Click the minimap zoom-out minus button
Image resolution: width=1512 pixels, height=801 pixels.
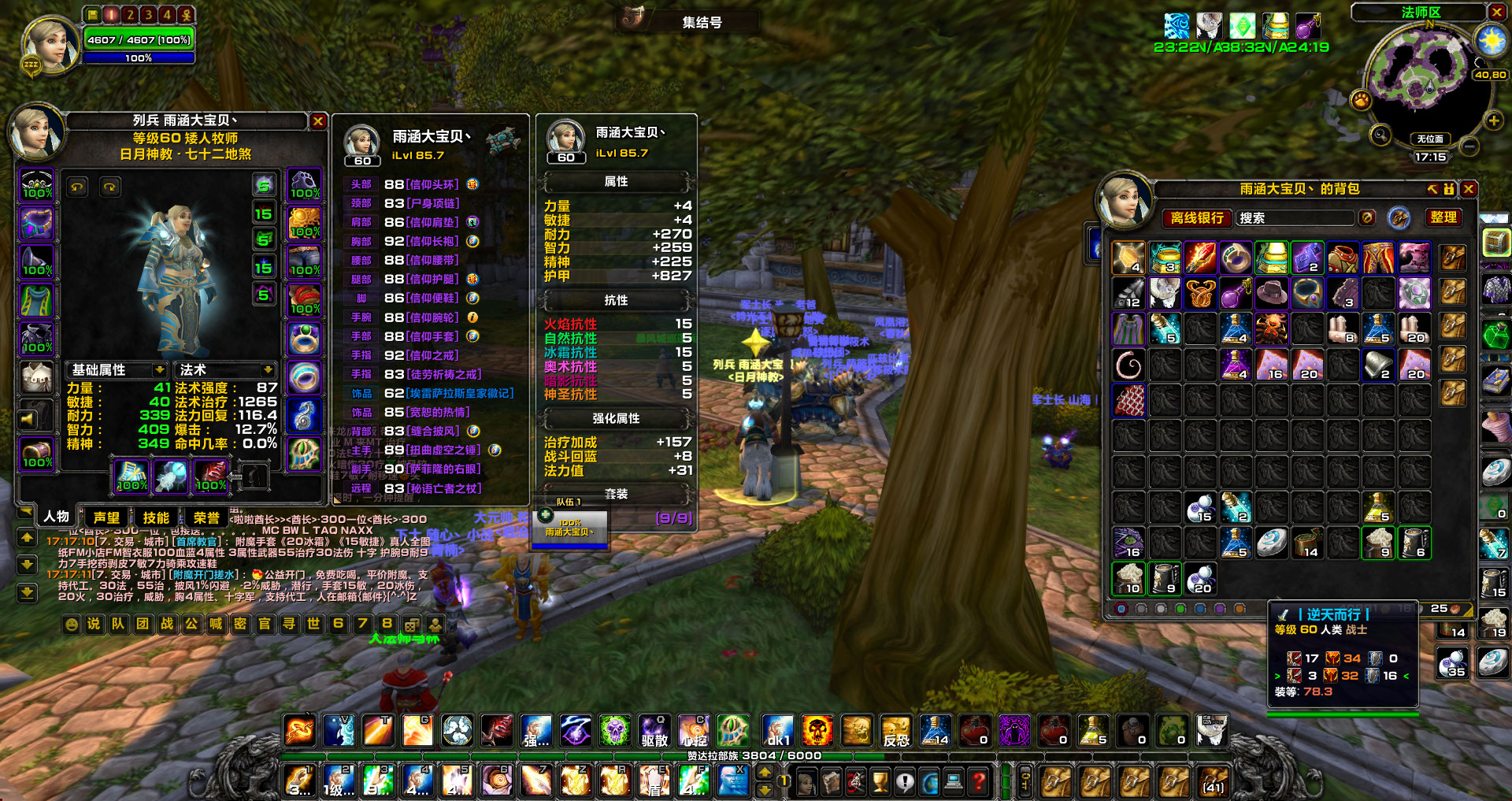[1468, 146]
